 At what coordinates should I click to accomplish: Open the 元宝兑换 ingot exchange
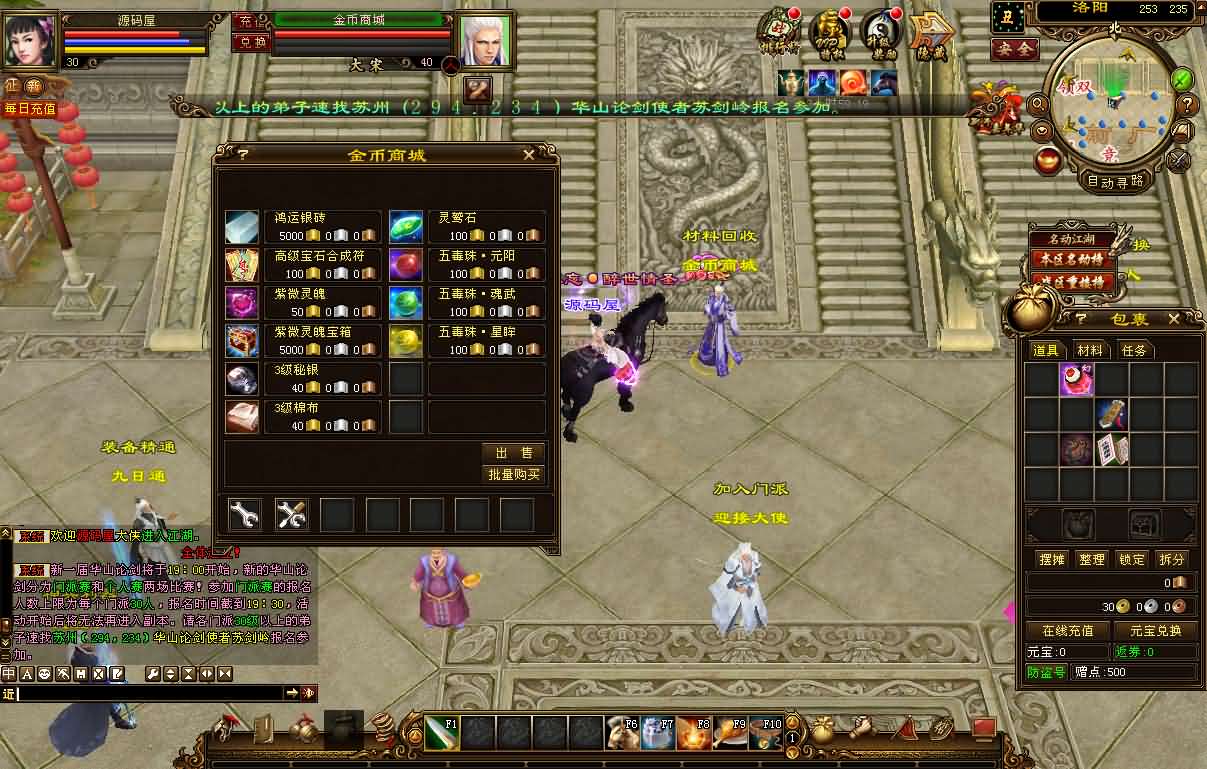click(x=1155, y=630)
